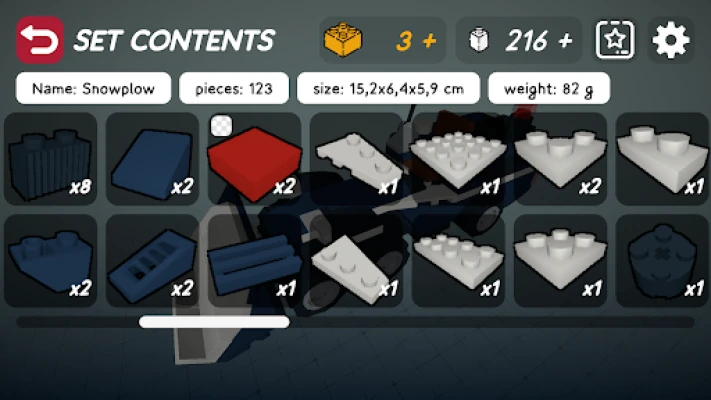Viewport: 711px width, 400px height.
Task: Open the settings gear
Action: click(x=671, y=40)
